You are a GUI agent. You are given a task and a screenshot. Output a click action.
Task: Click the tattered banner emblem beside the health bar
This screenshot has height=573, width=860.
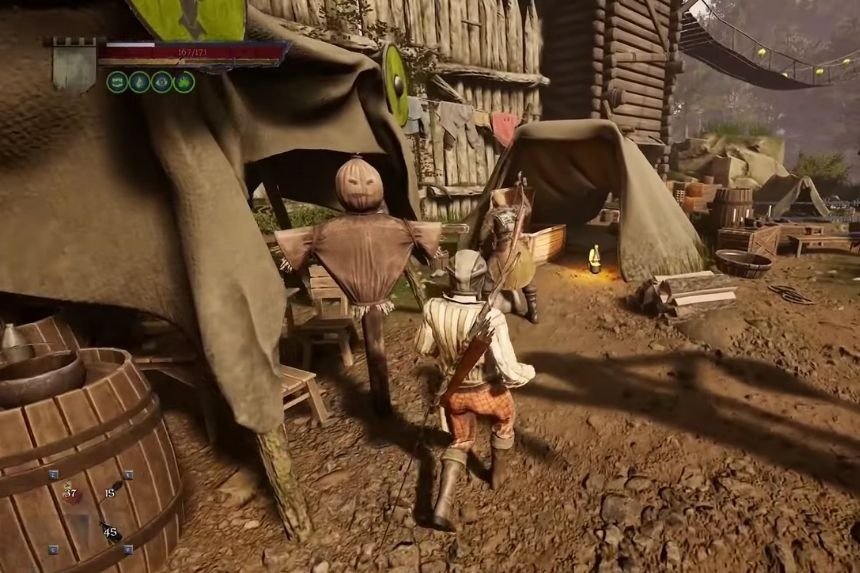(74, 65)
